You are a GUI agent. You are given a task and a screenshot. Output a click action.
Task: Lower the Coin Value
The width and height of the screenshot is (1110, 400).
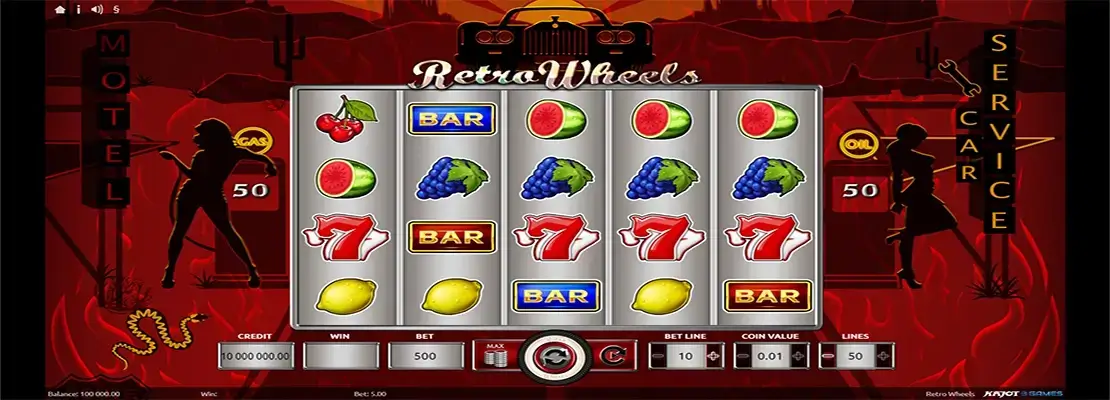click(x=742, y=356)
